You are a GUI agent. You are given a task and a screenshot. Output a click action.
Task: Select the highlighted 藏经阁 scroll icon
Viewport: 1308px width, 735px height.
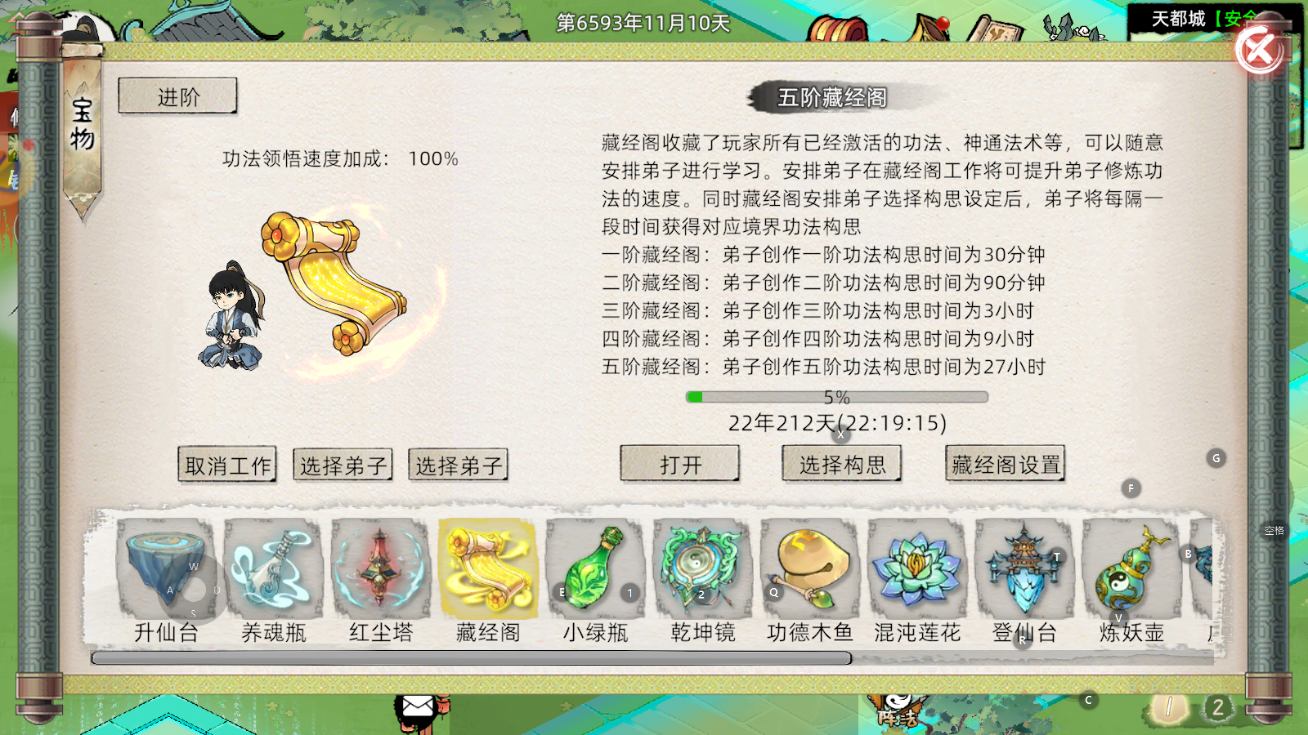[x=488, y=570]
